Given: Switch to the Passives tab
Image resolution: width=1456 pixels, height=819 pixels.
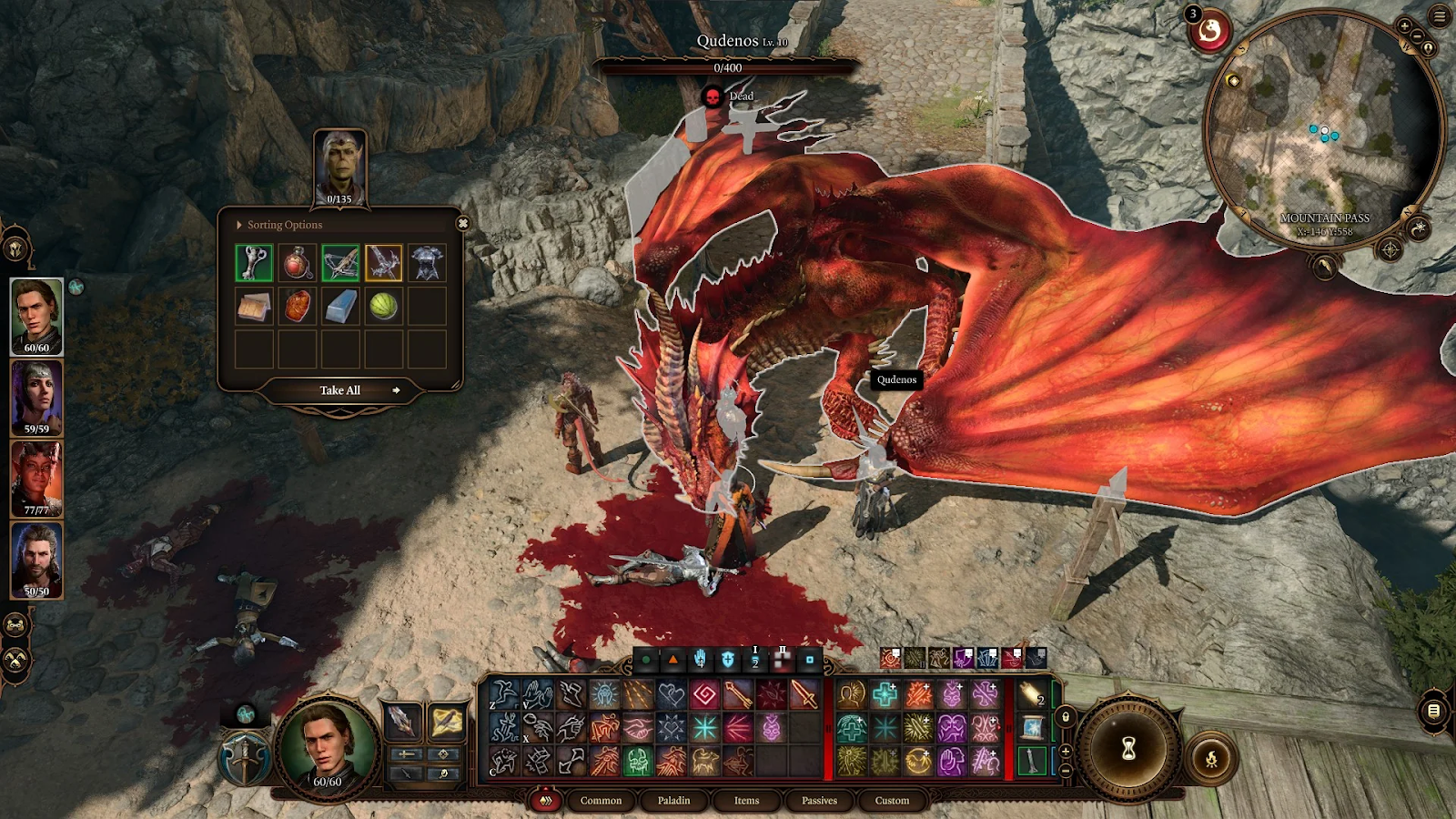Looking at the screenshot, I should (x=819, y=801).
